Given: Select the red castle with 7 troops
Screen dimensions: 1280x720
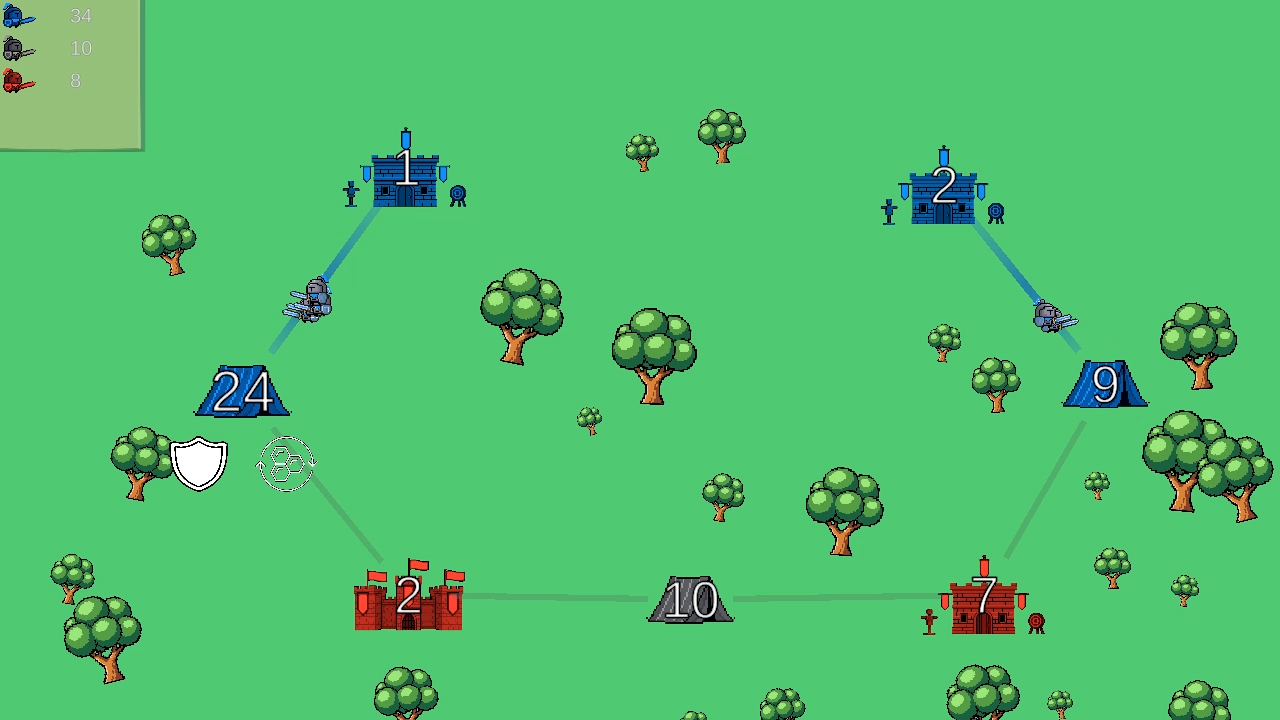Looking at the screenshot, I should point(983,600).
